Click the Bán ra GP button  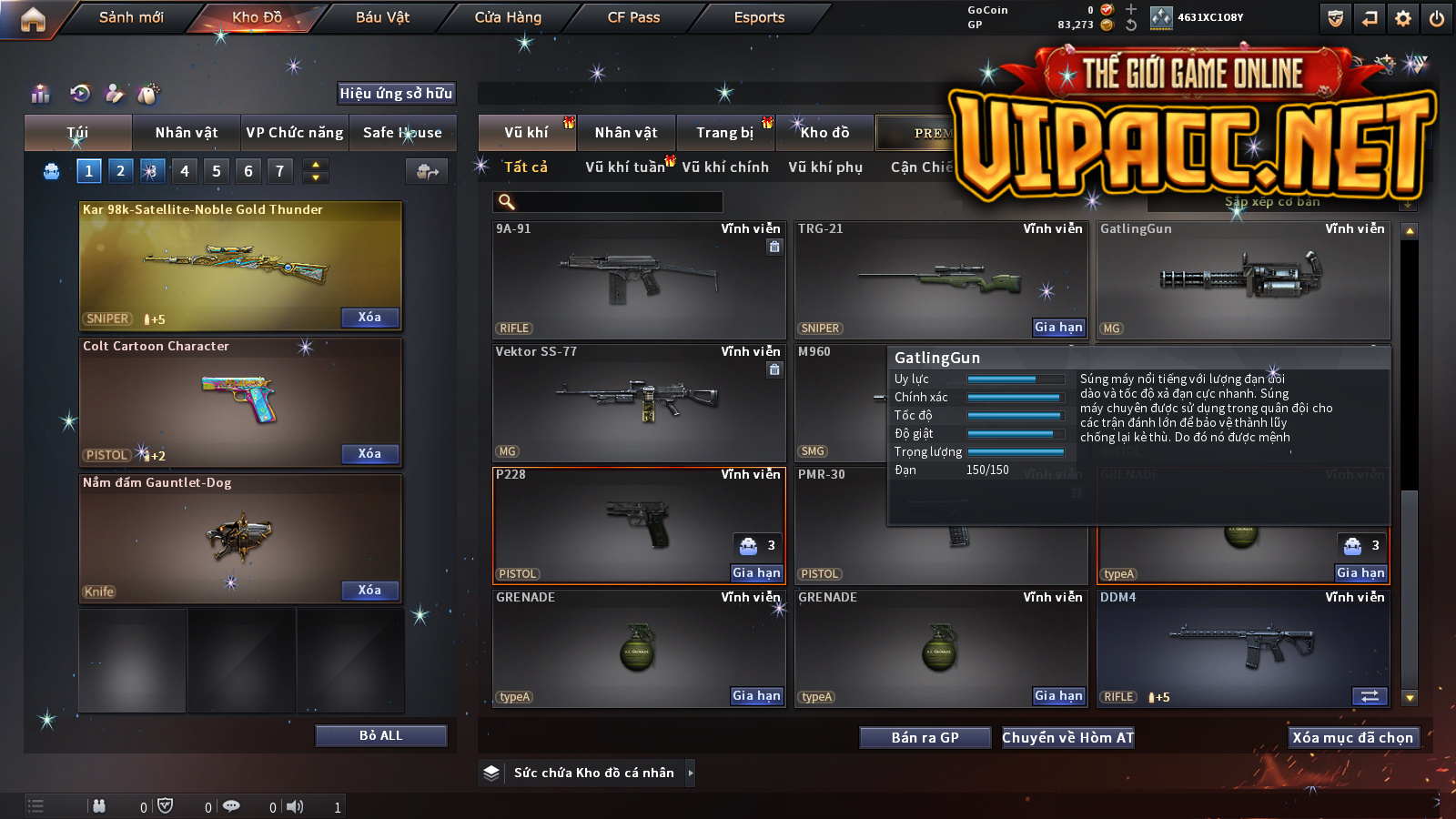click(925, 737)
